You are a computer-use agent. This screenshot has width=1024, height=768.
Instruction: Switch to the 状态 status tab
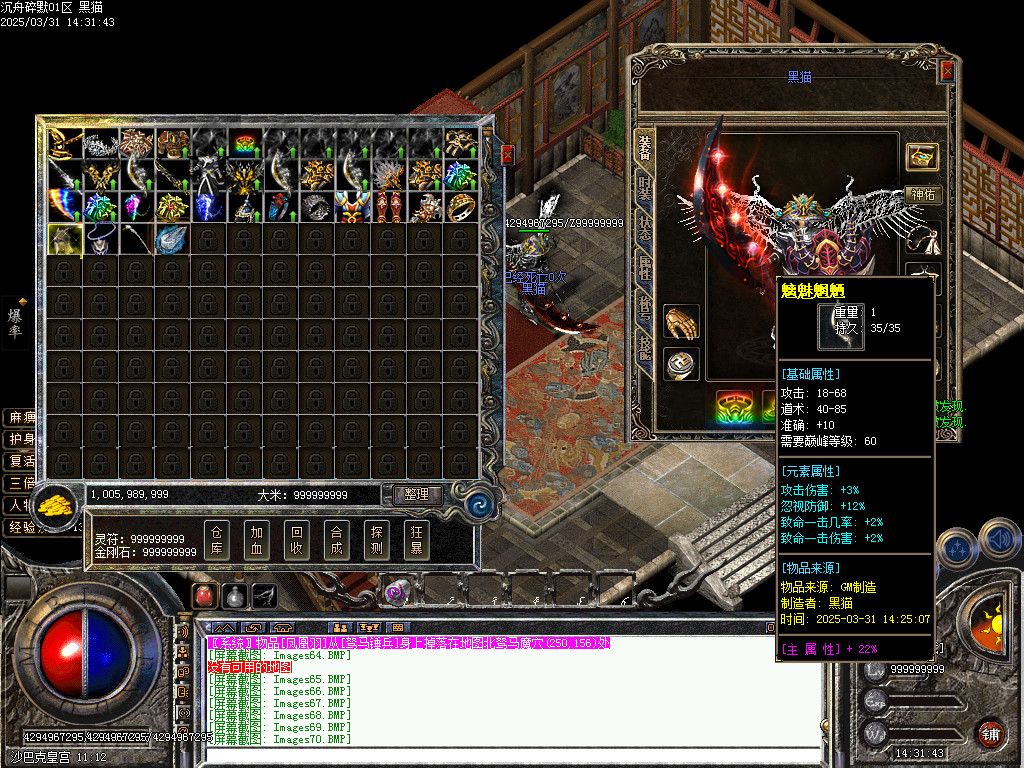[644, 228]
